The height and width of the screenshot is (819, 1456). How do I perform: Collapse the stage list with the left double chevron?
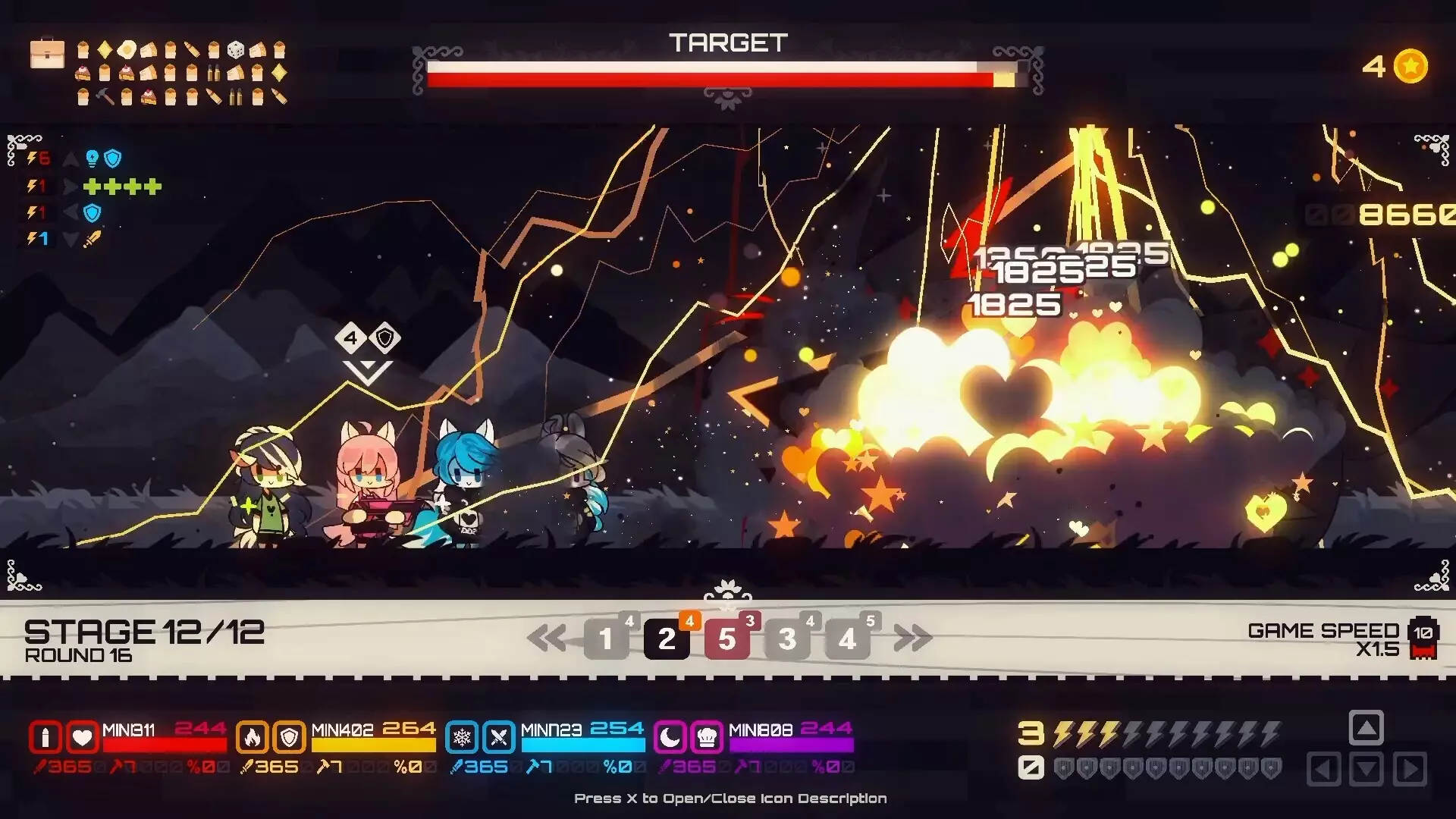(548, 639)
